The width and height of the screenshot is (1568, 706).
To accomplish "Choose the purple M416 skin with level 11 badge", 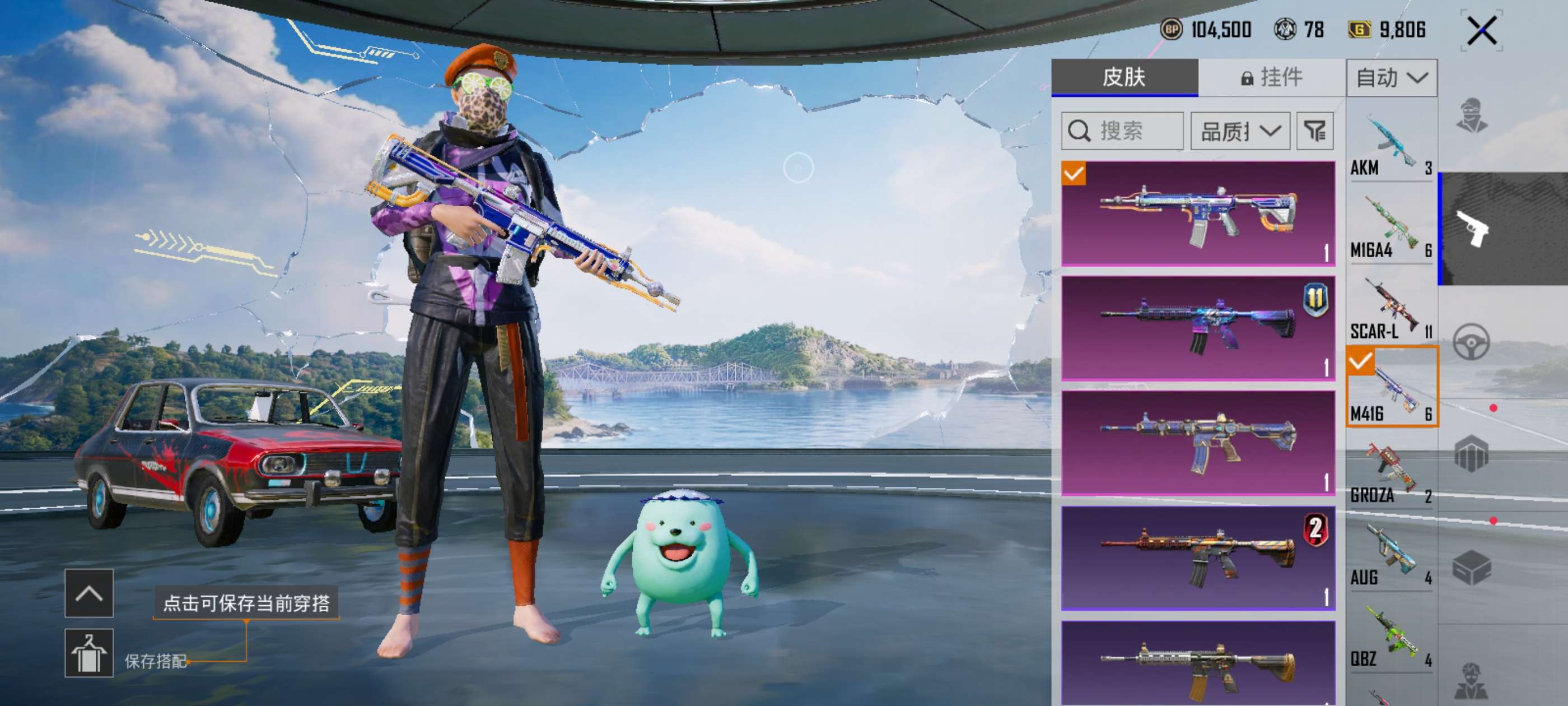I will [x=1198, y=329].
